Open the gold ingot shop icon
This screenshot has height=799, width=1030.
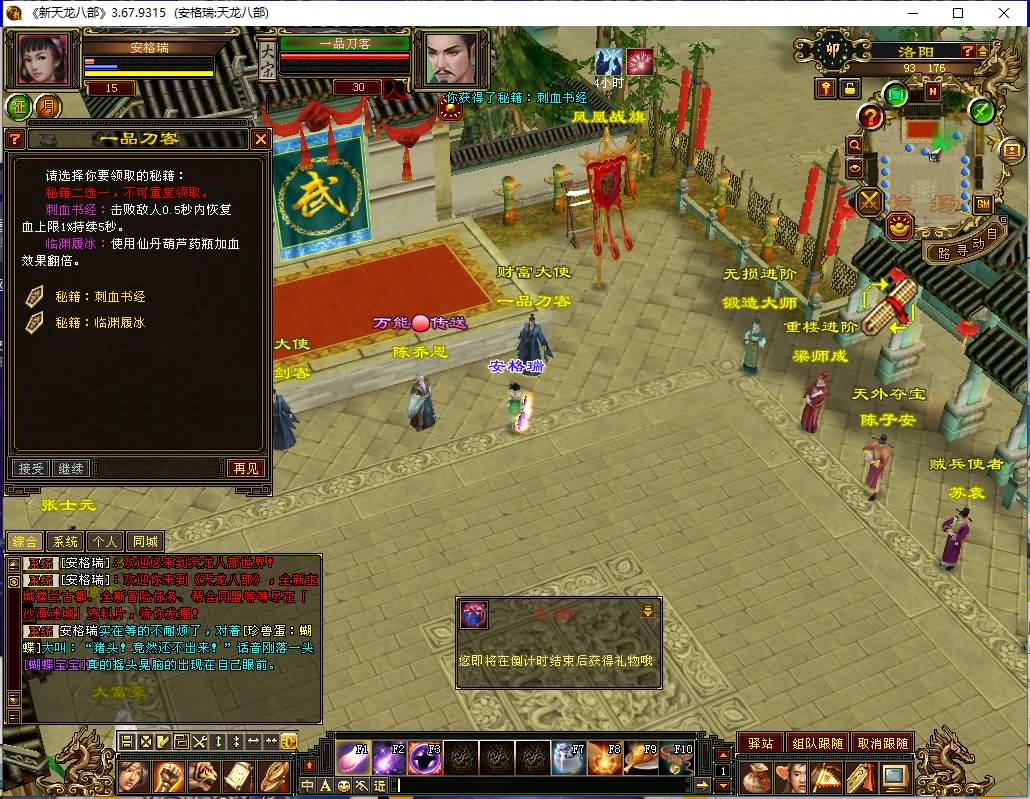[x=899, y=227]
